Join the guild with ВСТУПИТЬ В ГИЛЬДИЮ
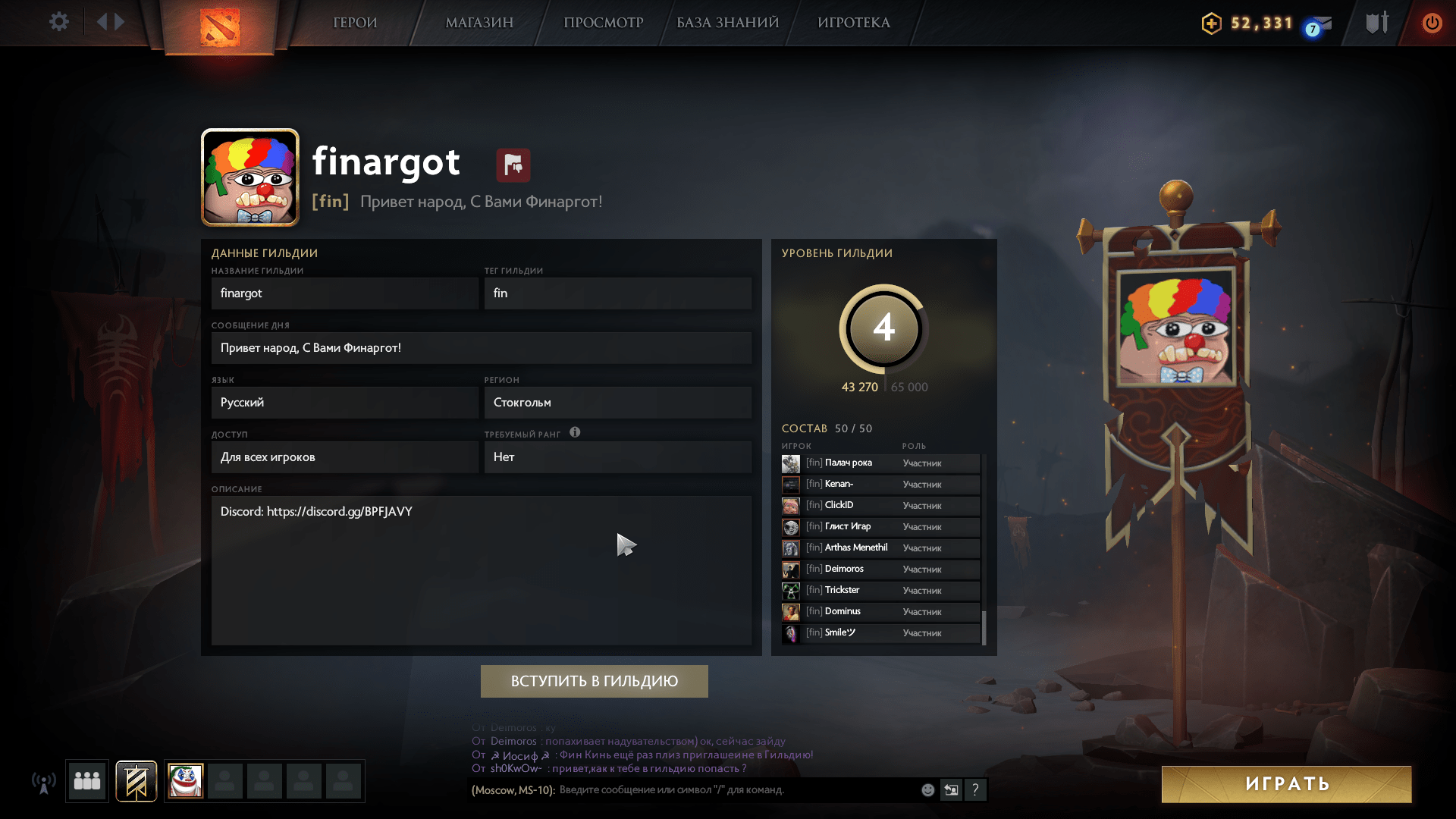The image size is (1456, 819). tap(594, 681)
